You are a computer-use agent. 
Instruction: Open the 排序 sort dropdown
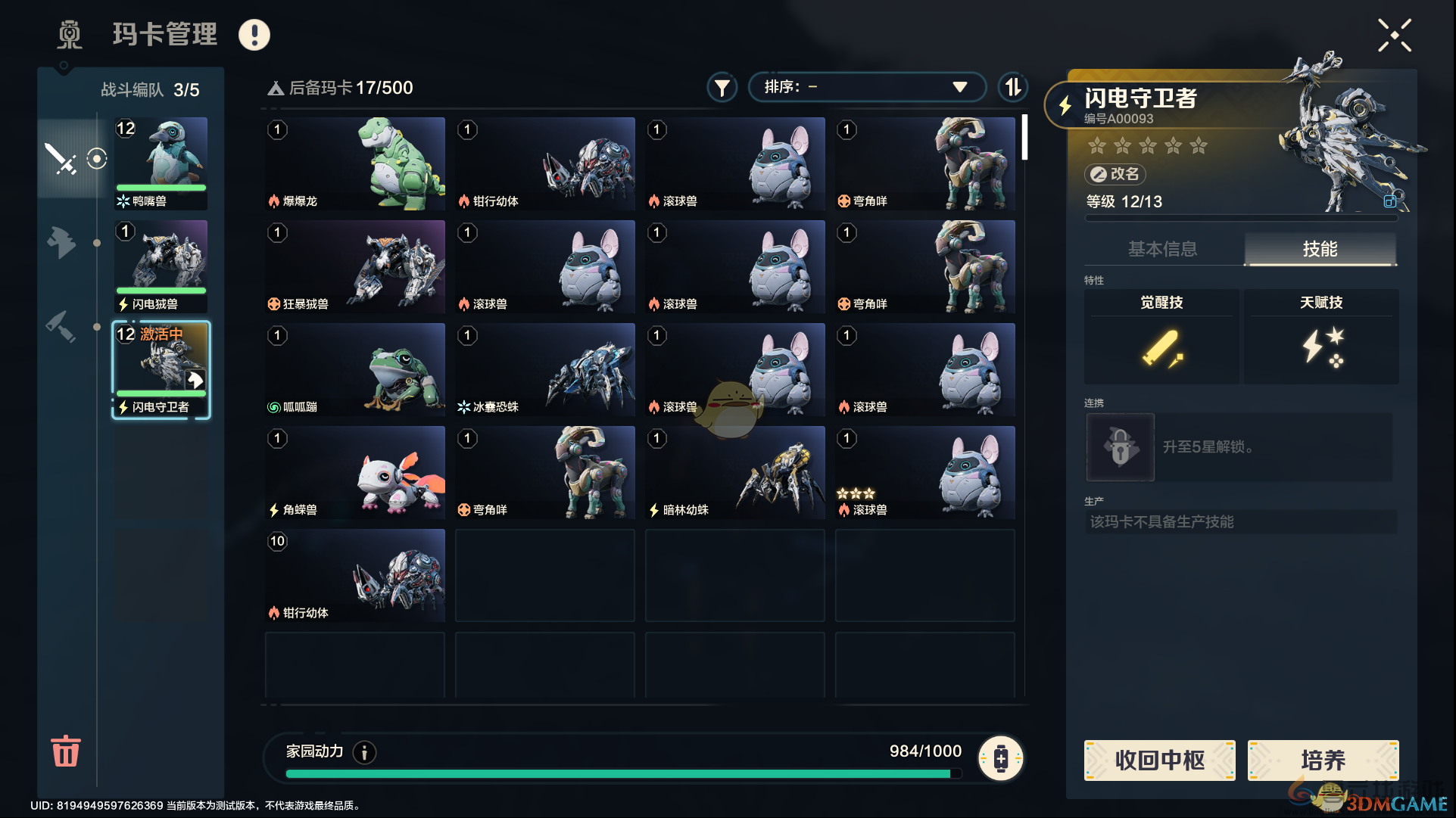(866, 87)
